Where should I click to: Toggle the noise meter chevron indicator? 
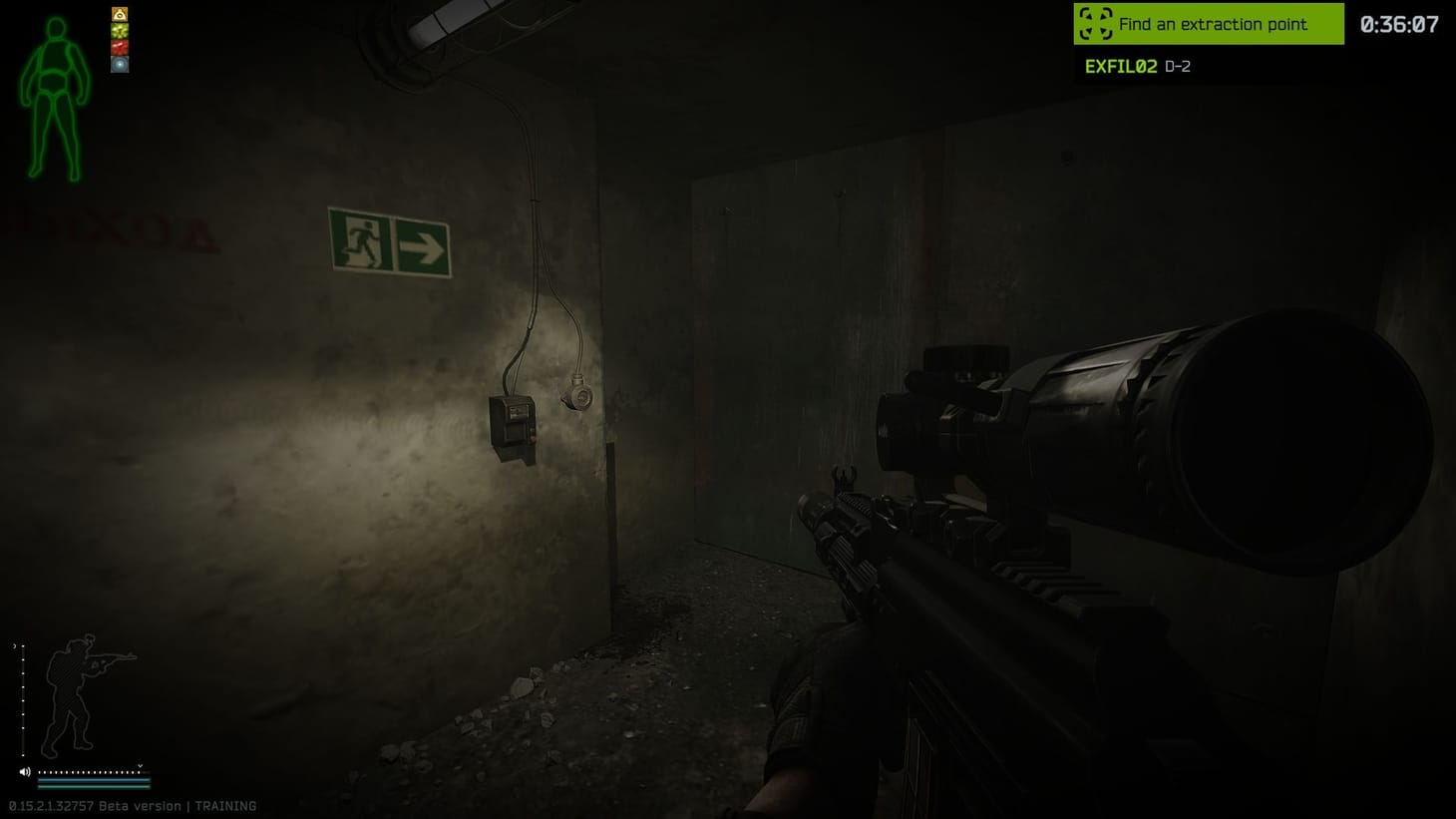click(140, 766)
